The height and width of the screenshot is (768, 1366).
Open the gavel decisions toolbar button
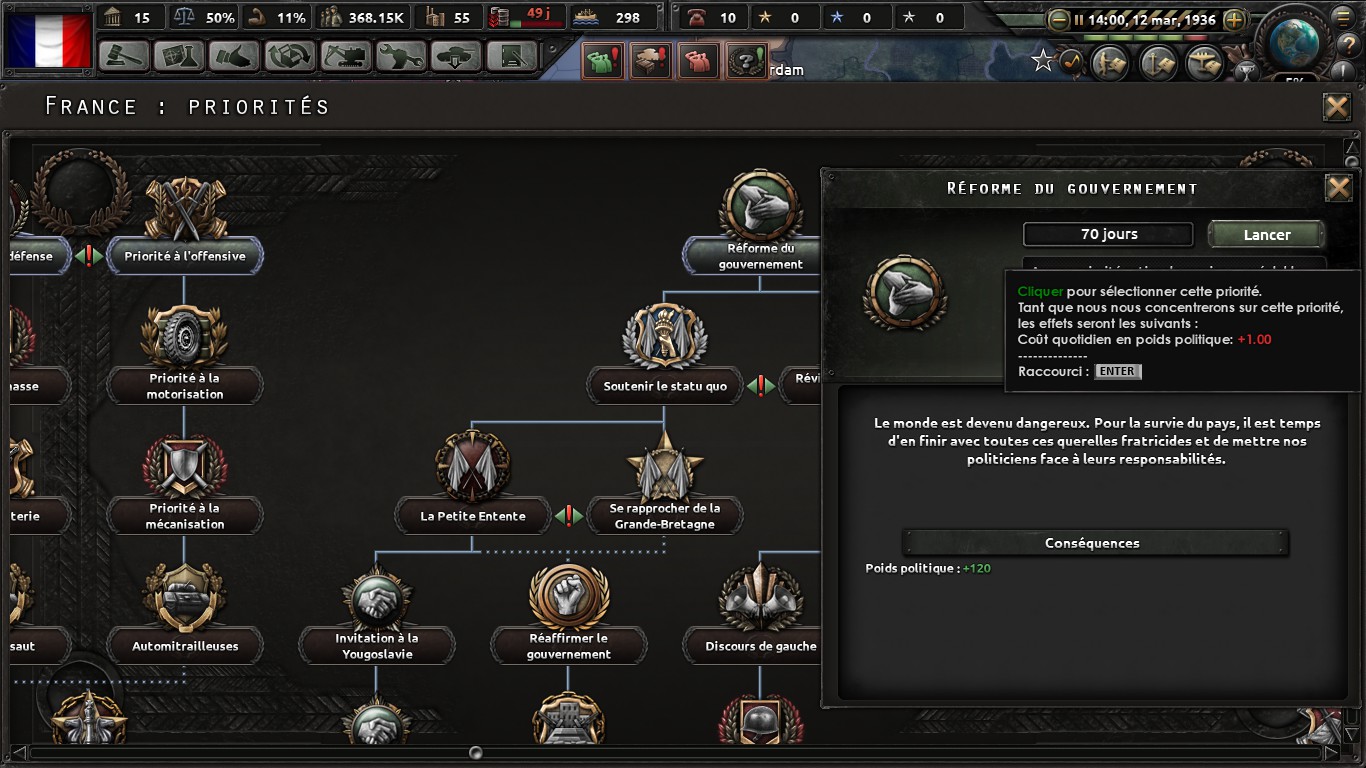coord(125,56)
